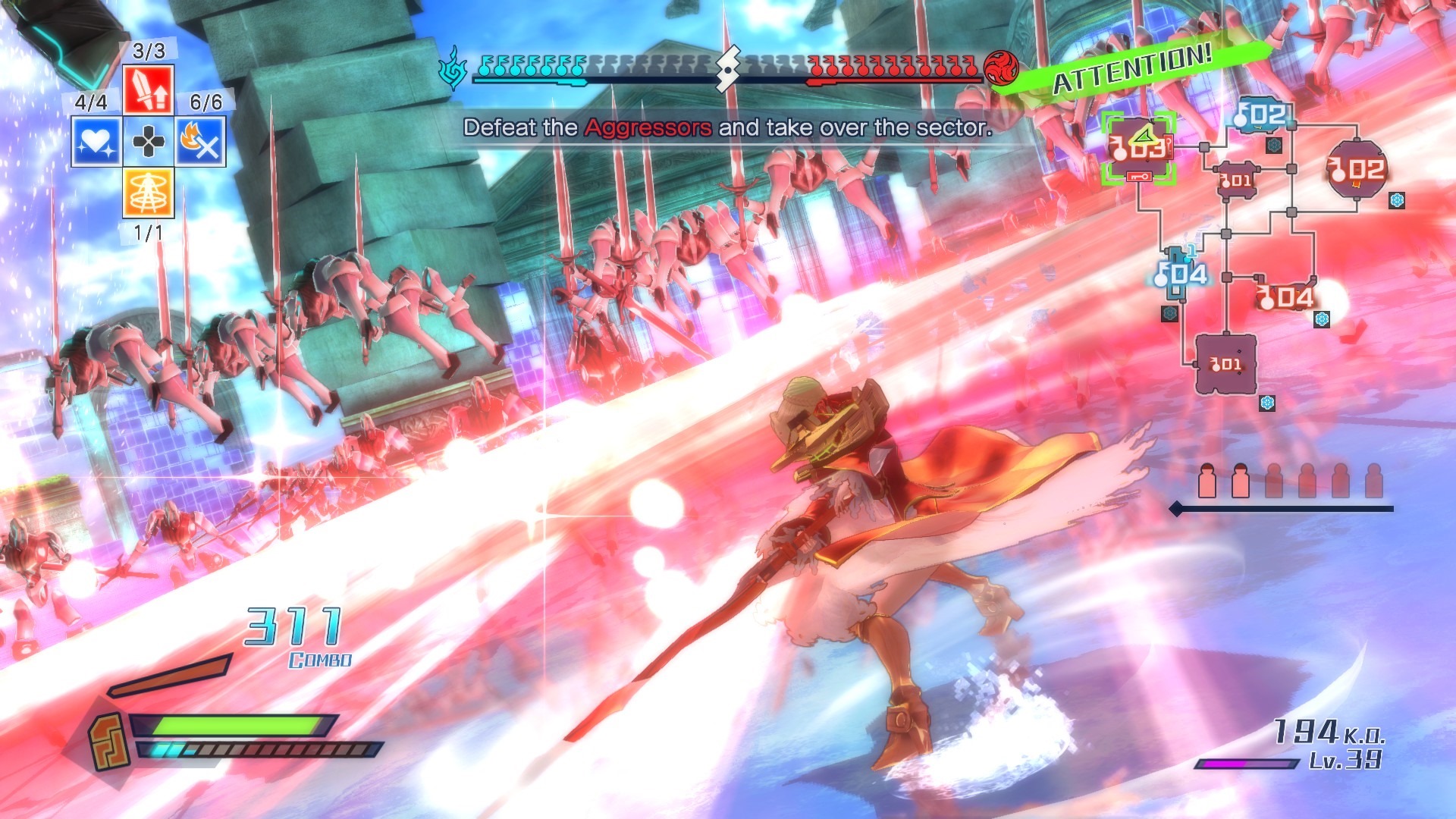Click the blue player faction emblem
Viewport: 1456px width, 819px height.
point(453,68)
